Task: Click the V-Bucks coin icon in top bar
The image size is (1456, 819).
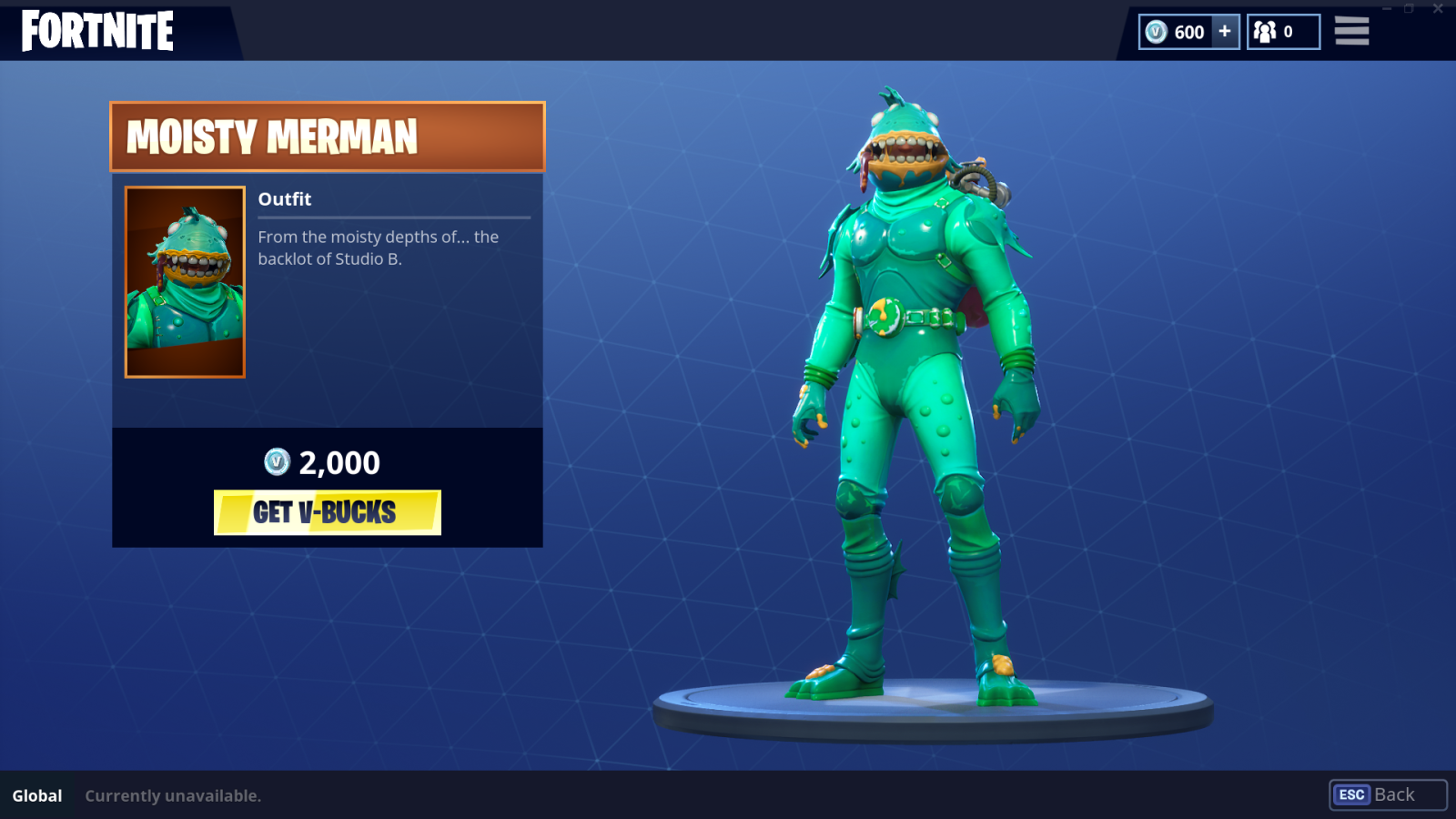Action: coord(1156,31)
